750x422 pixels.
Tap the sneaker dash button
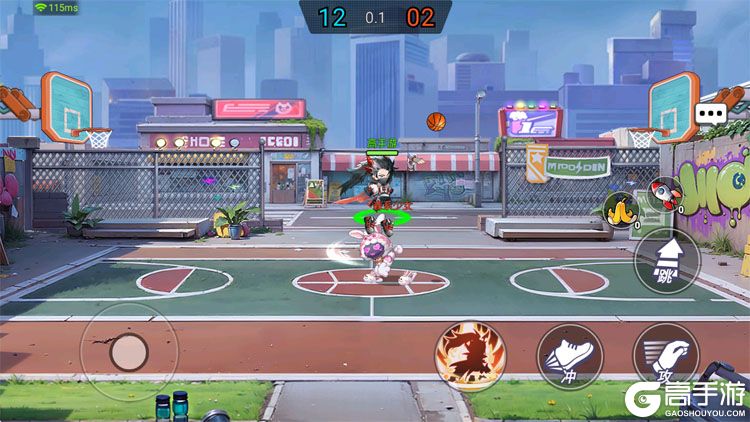(569, 356)
